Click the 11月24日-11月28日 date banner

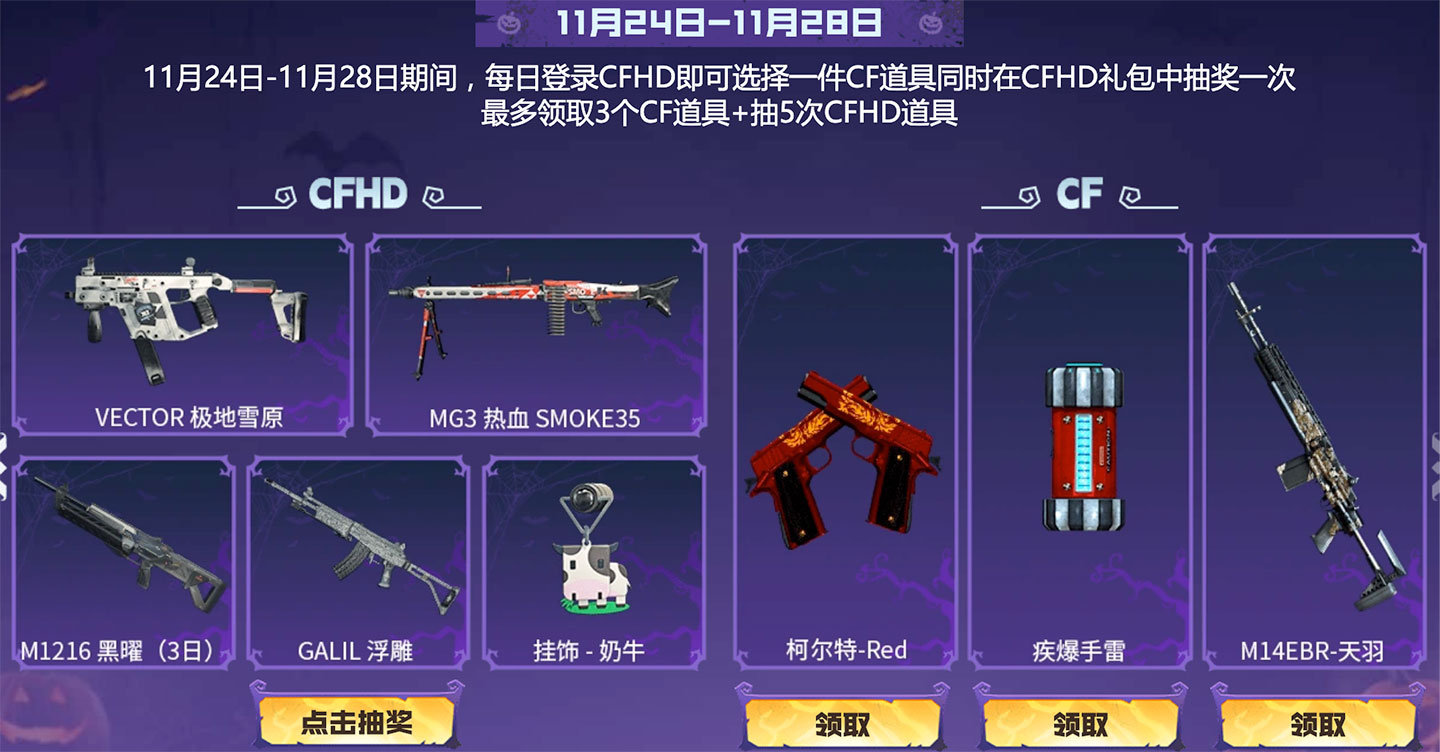(718, 22)
